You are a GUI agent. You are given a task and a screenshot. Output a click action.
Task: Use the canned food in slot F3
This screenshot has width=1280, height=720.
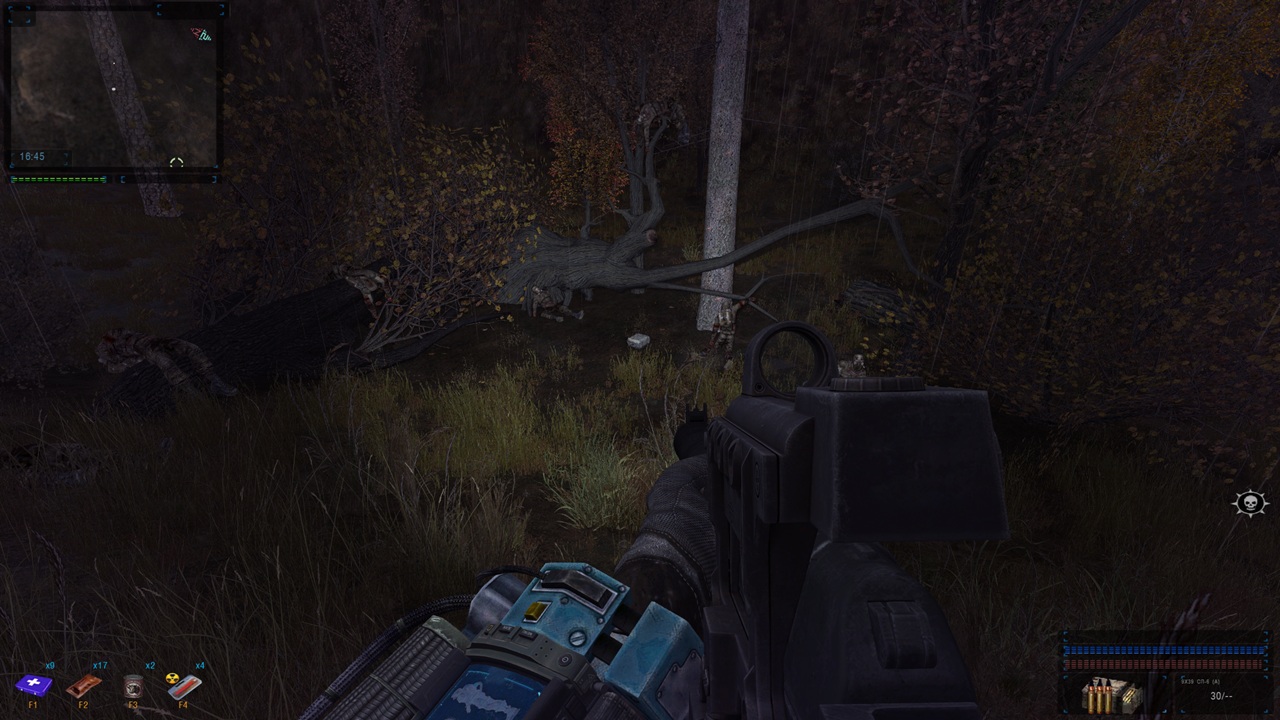[x=133, y=687]
